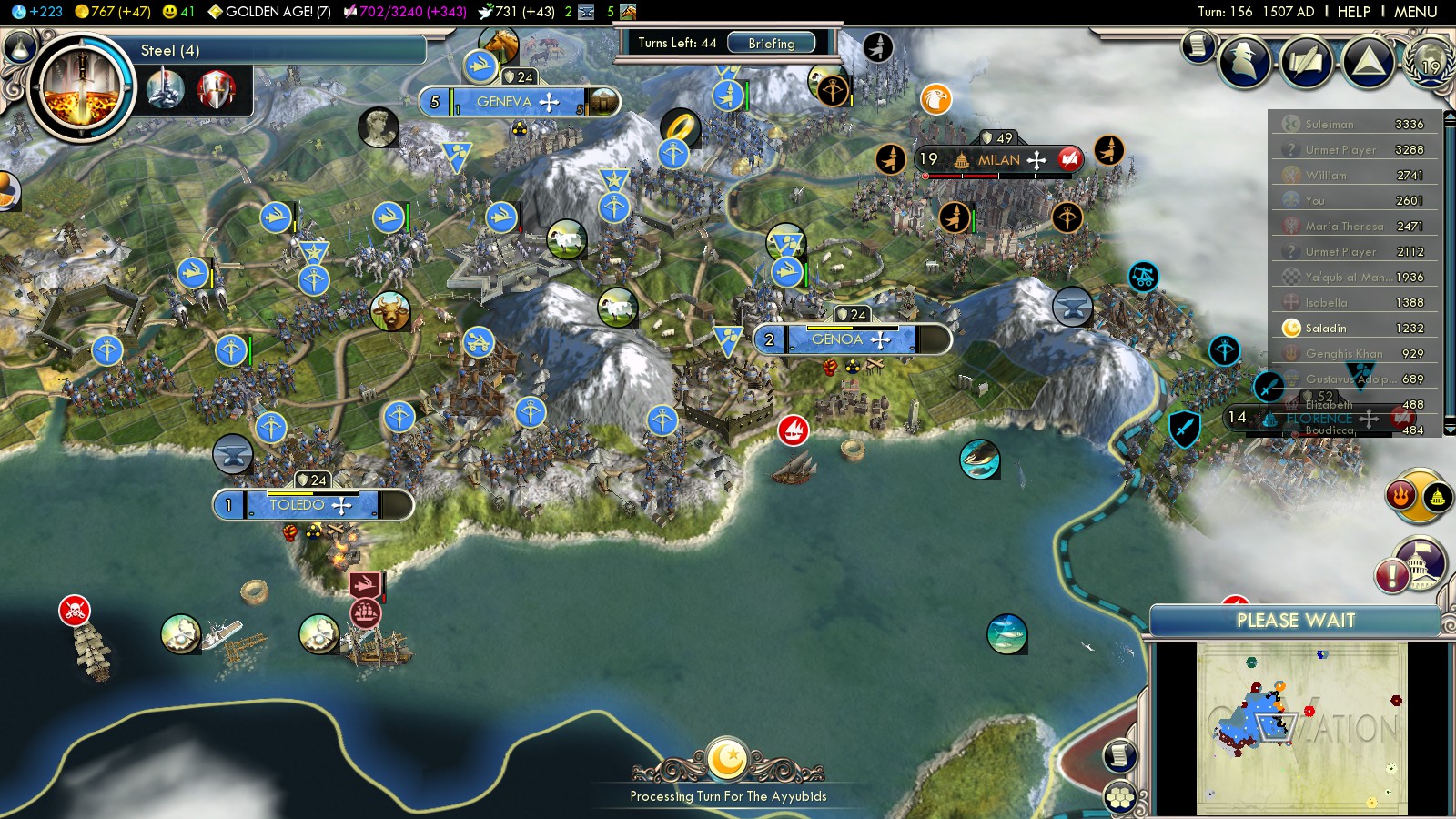Click the PLEASE WAIT turn button

(x=1295, y=621)
